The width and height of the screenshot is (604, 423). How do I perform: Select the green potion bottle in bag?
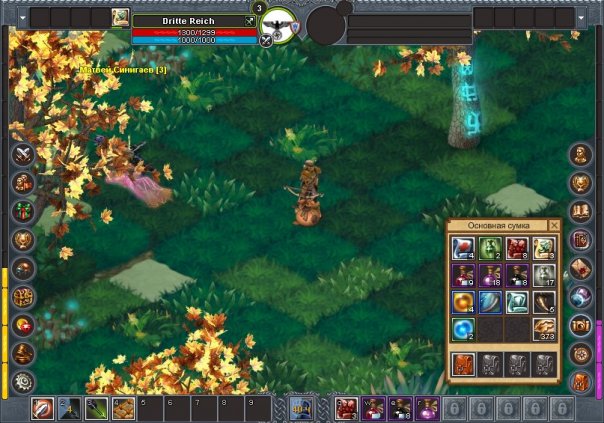pos(491,248)
